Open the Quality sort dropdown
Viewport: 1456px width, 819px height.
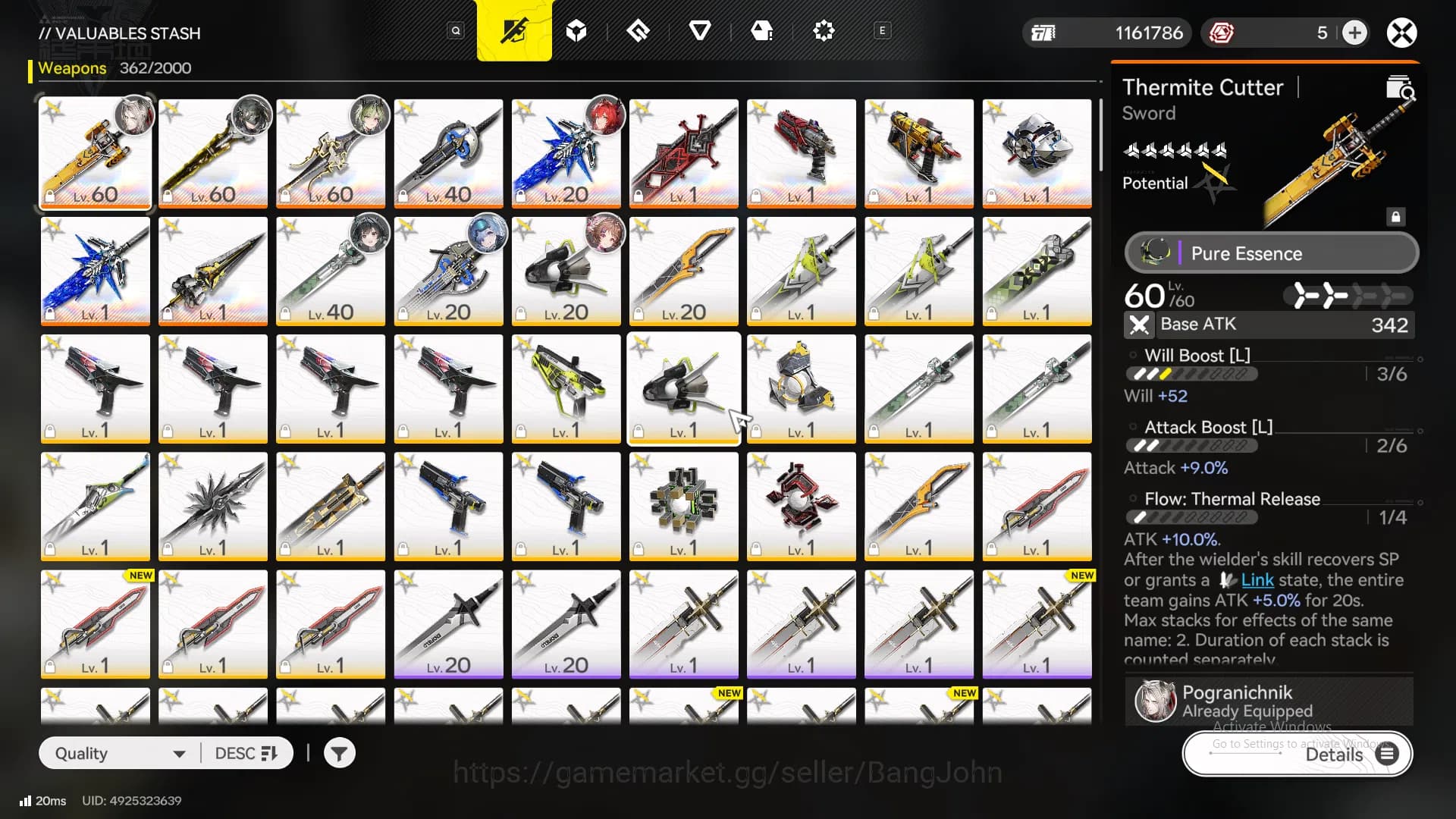pyautogui.click(x=120, y=753)
